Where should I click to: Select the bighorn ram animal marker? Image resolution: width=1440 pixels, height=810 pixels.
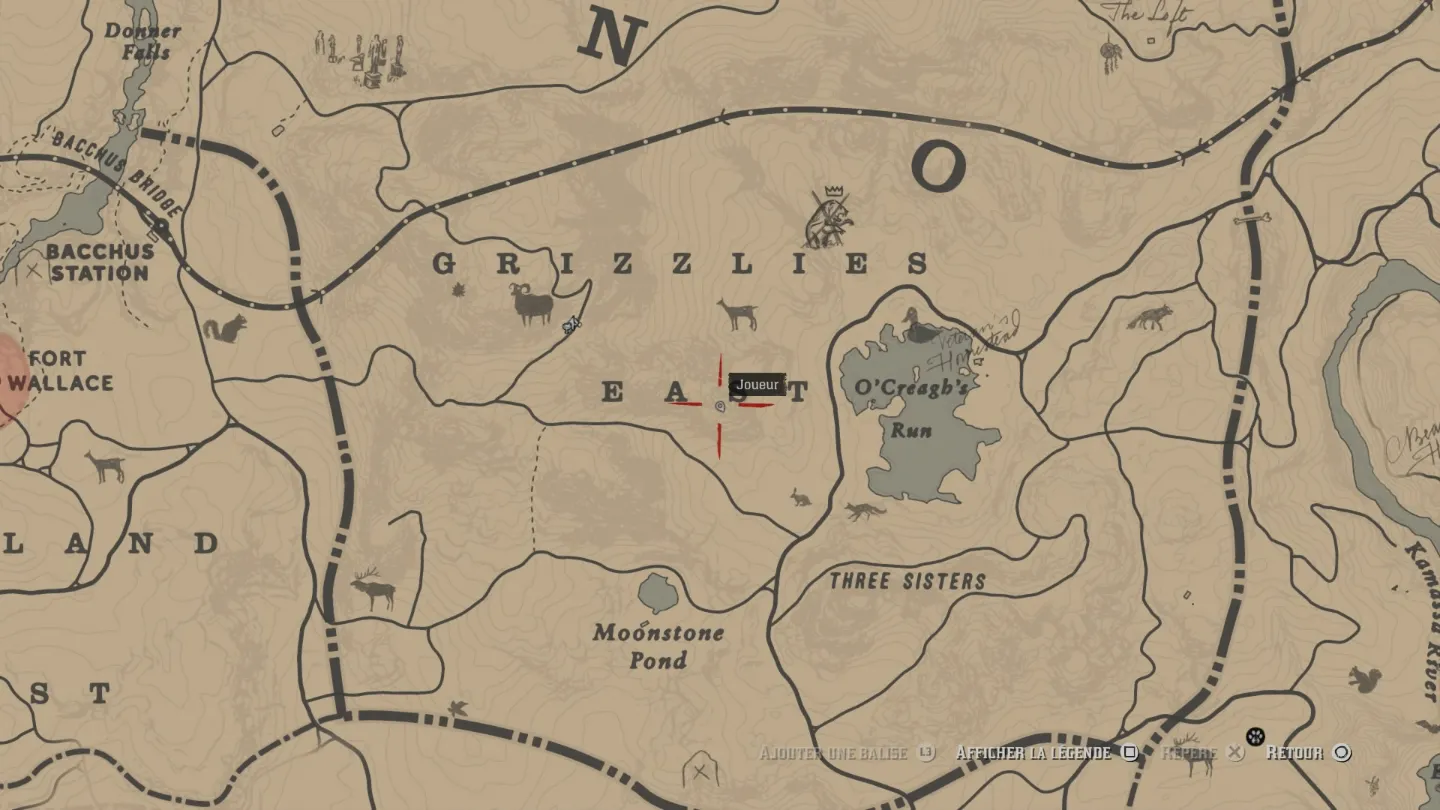pyautogui.click(x=534, y=304)
